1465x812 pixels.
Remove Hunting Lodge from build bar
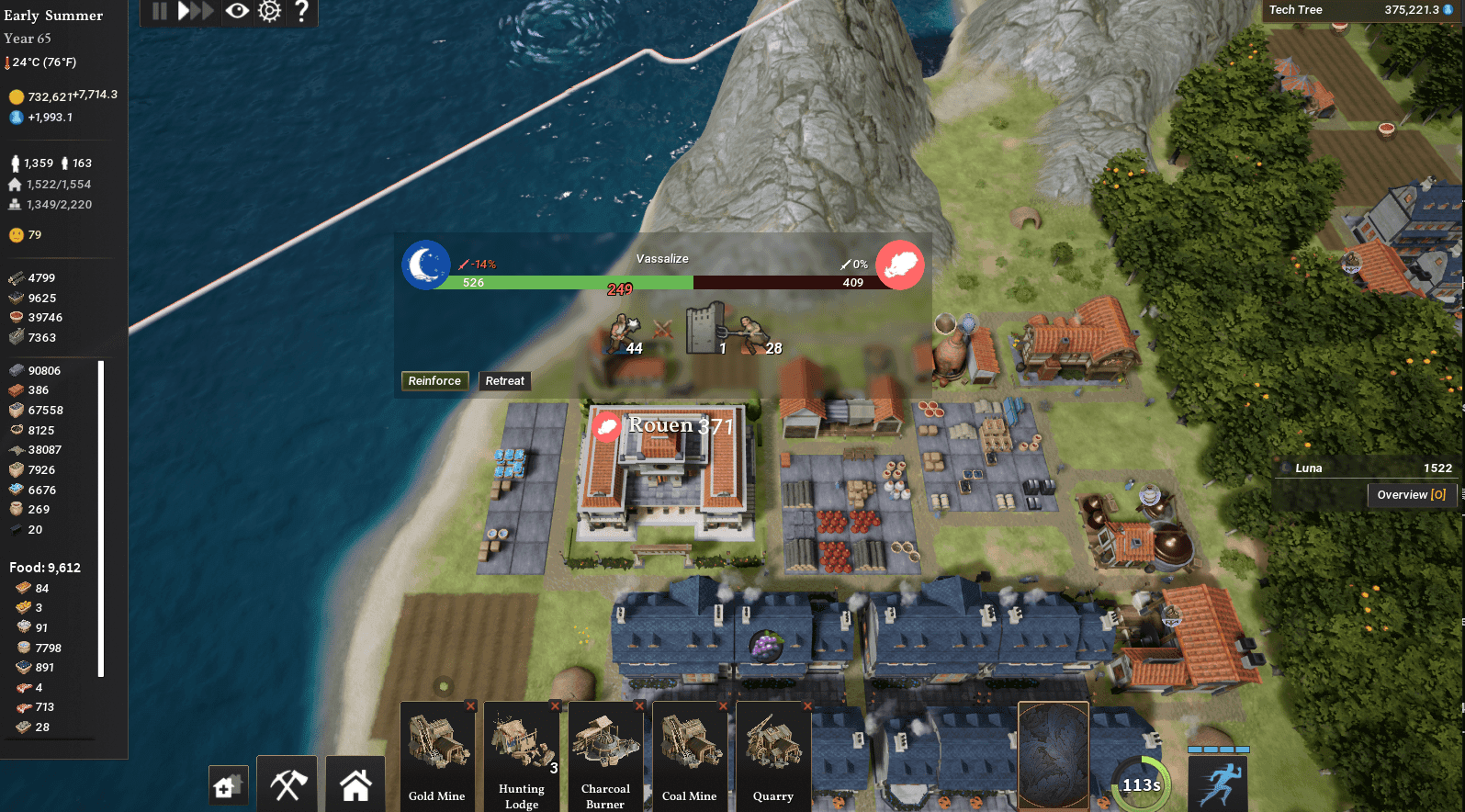pos(555,706)
